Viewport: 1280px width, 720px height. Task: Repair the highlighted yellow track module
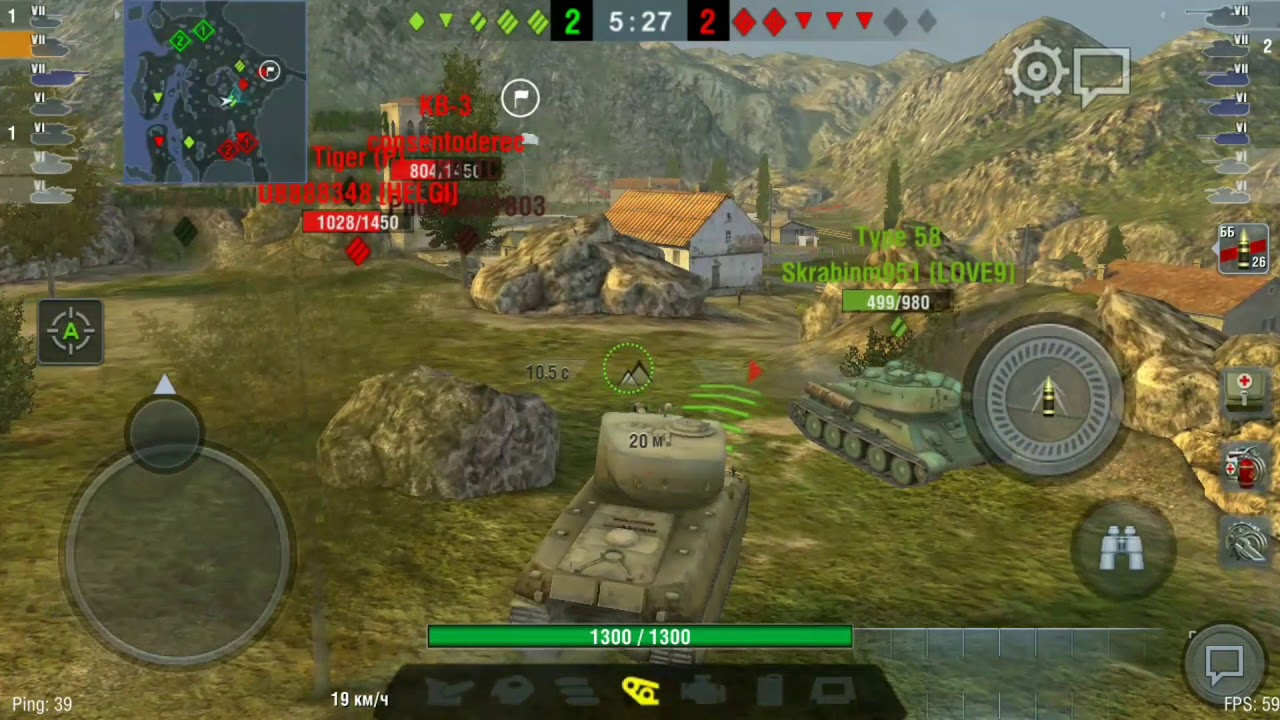pyautogui.click(x=641, y=691)
